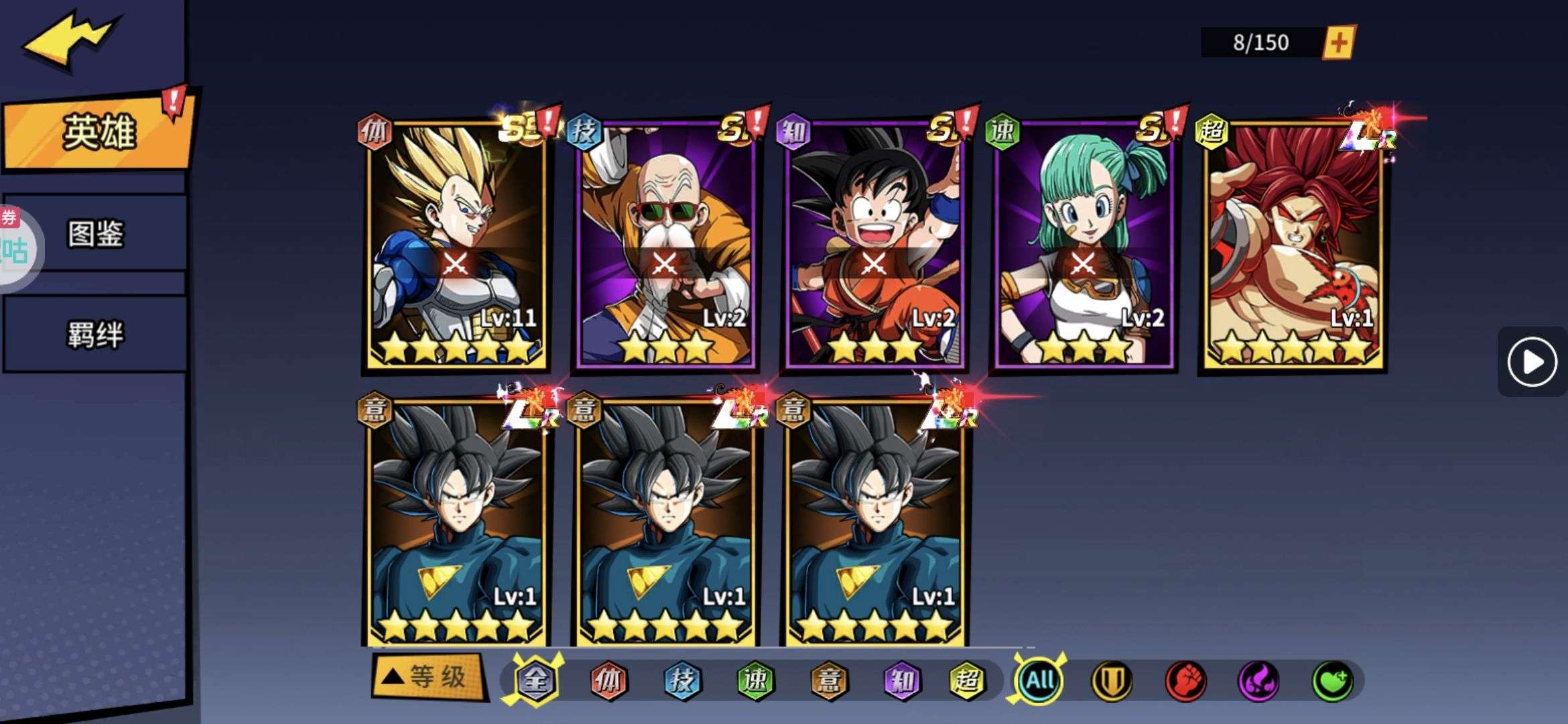1568x724 pixels.
Task: Select the Master Roshi hero card
Action: click(x=666, y=245)
